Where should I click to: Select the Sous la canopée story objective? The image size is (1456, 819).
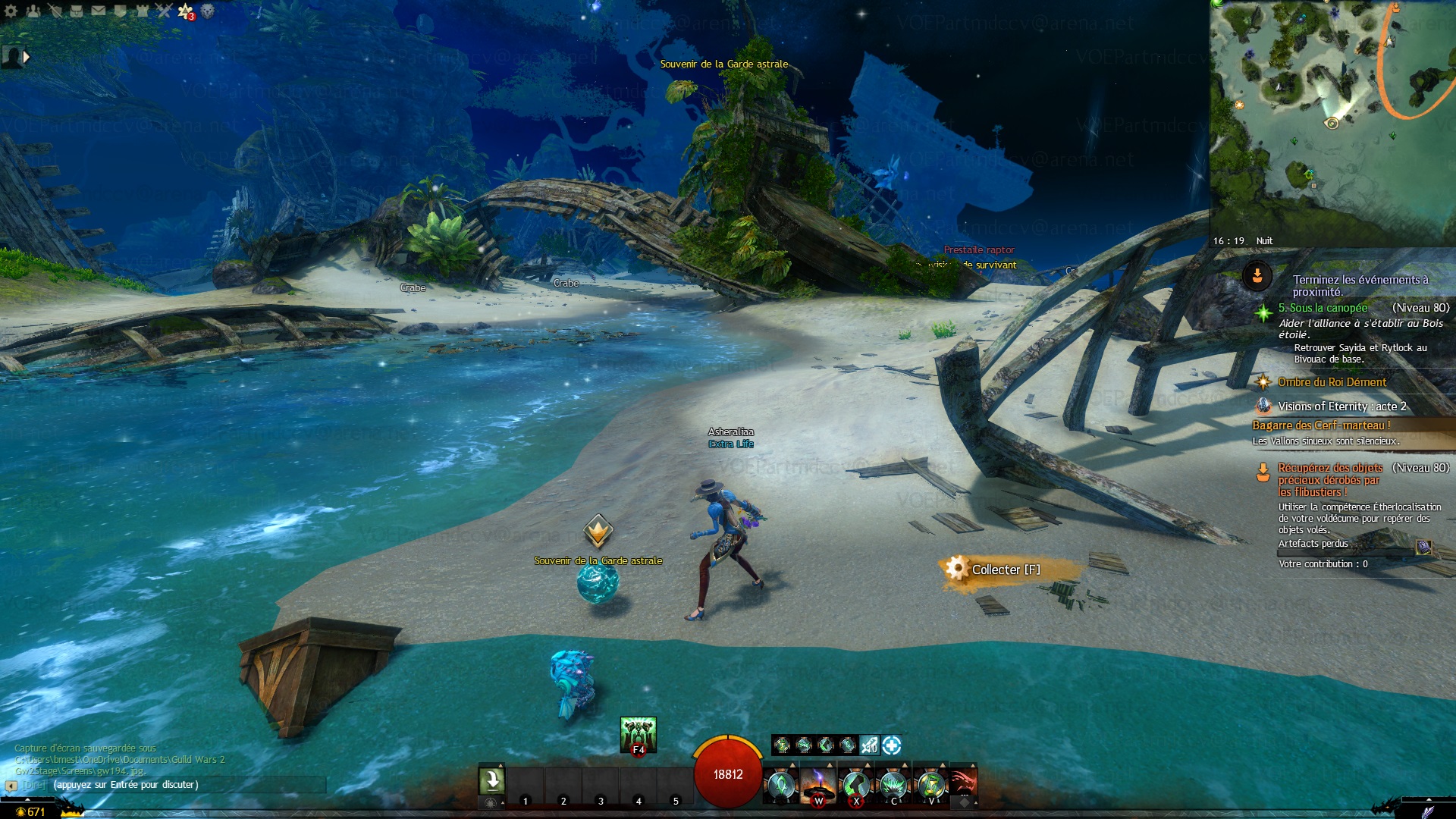point(1323,308)
